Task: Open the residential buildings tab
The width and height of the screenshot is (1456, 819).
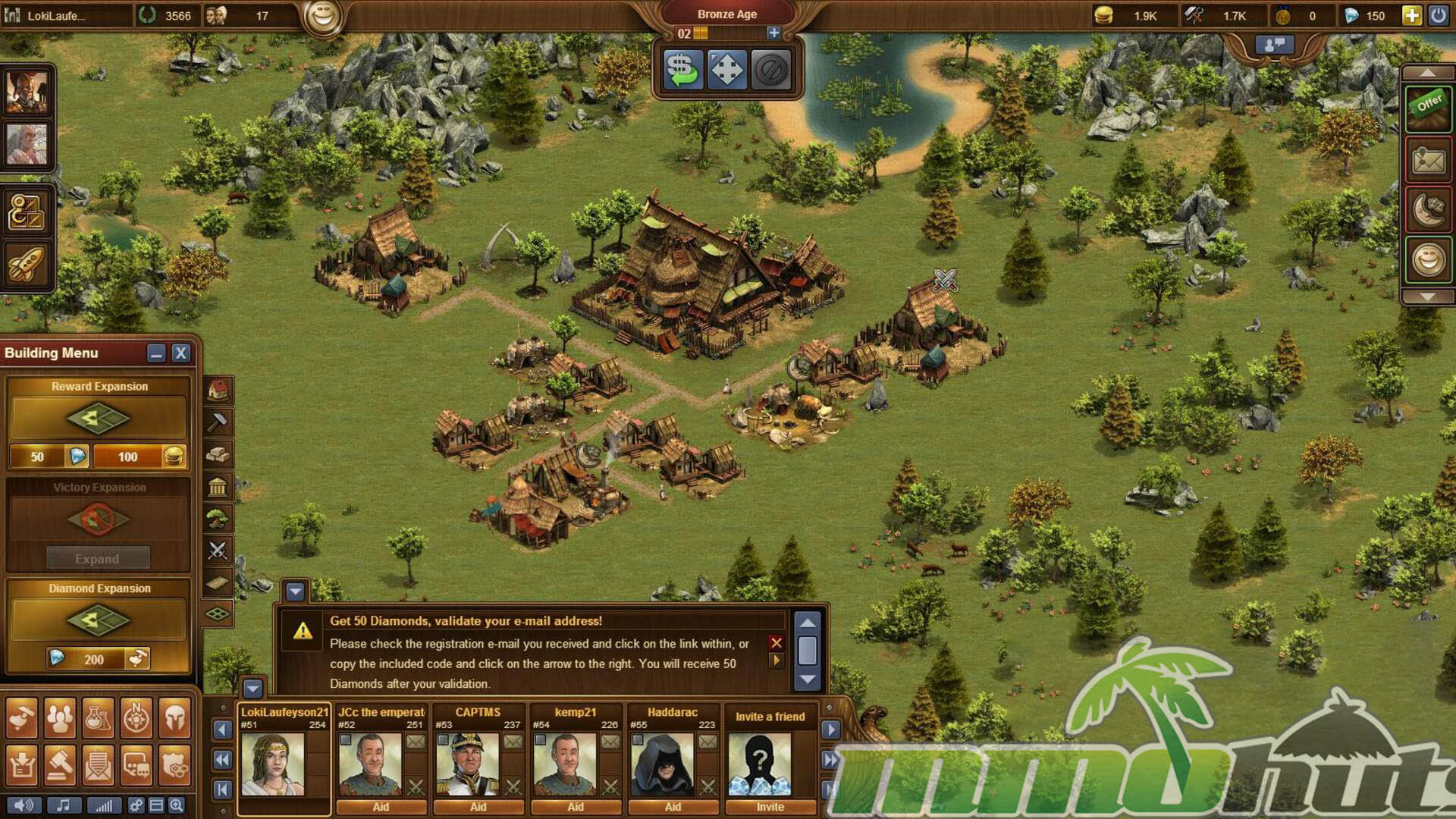Action: tap(218, 391)
